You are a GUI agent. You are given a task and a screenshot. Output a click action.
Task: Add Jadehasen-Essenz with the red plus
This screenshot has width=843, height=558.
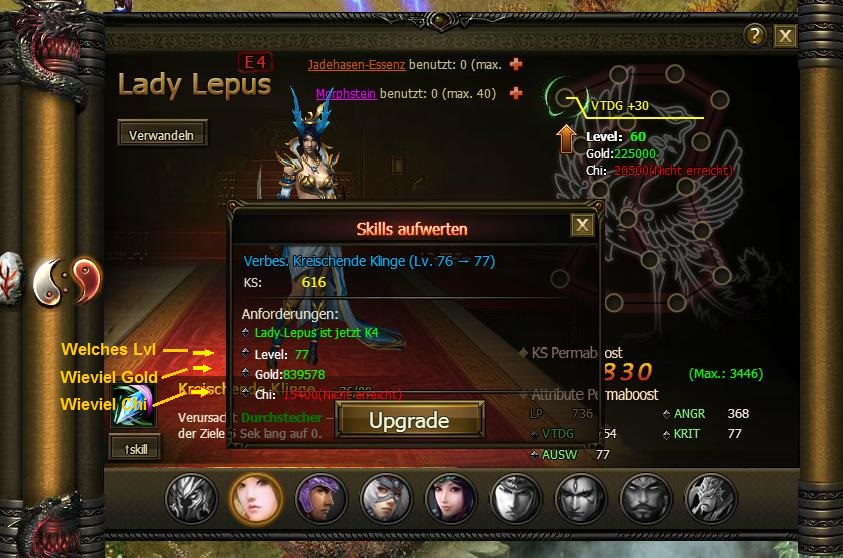coord(516,64)
